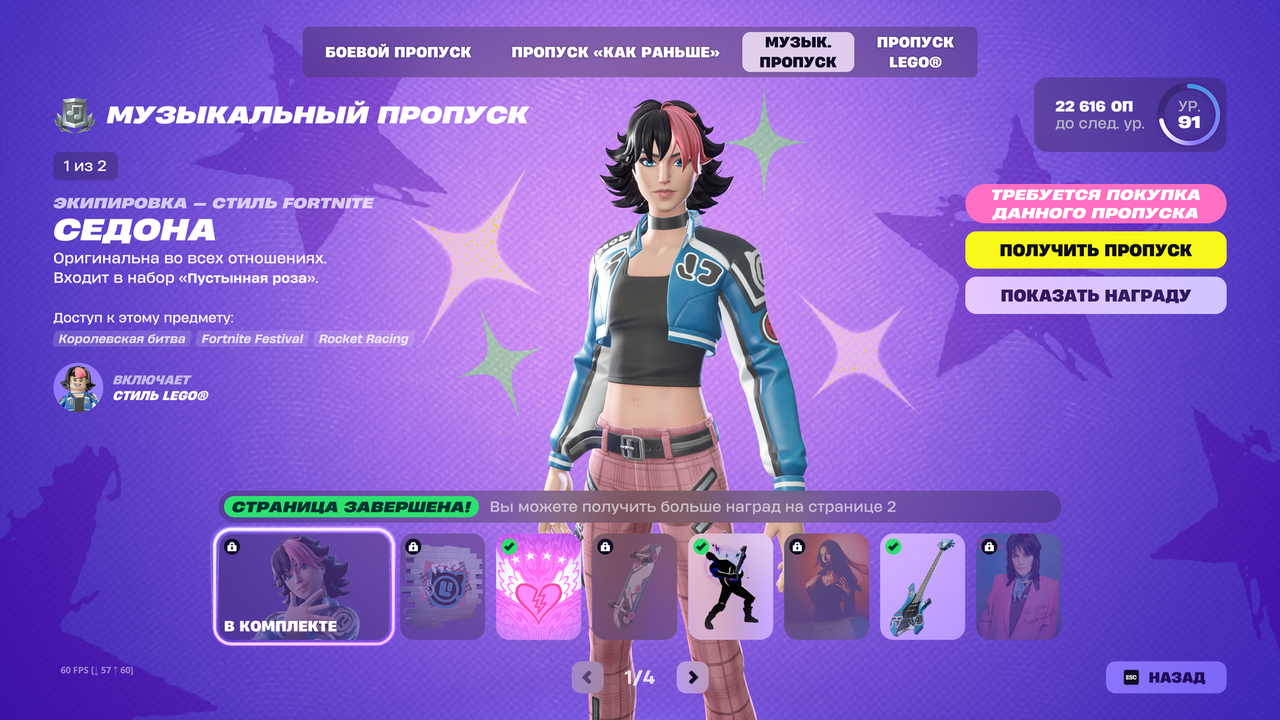Go back with the Назад button
The height and width of the screenshot is (720, 1280).
point(1165,677)
